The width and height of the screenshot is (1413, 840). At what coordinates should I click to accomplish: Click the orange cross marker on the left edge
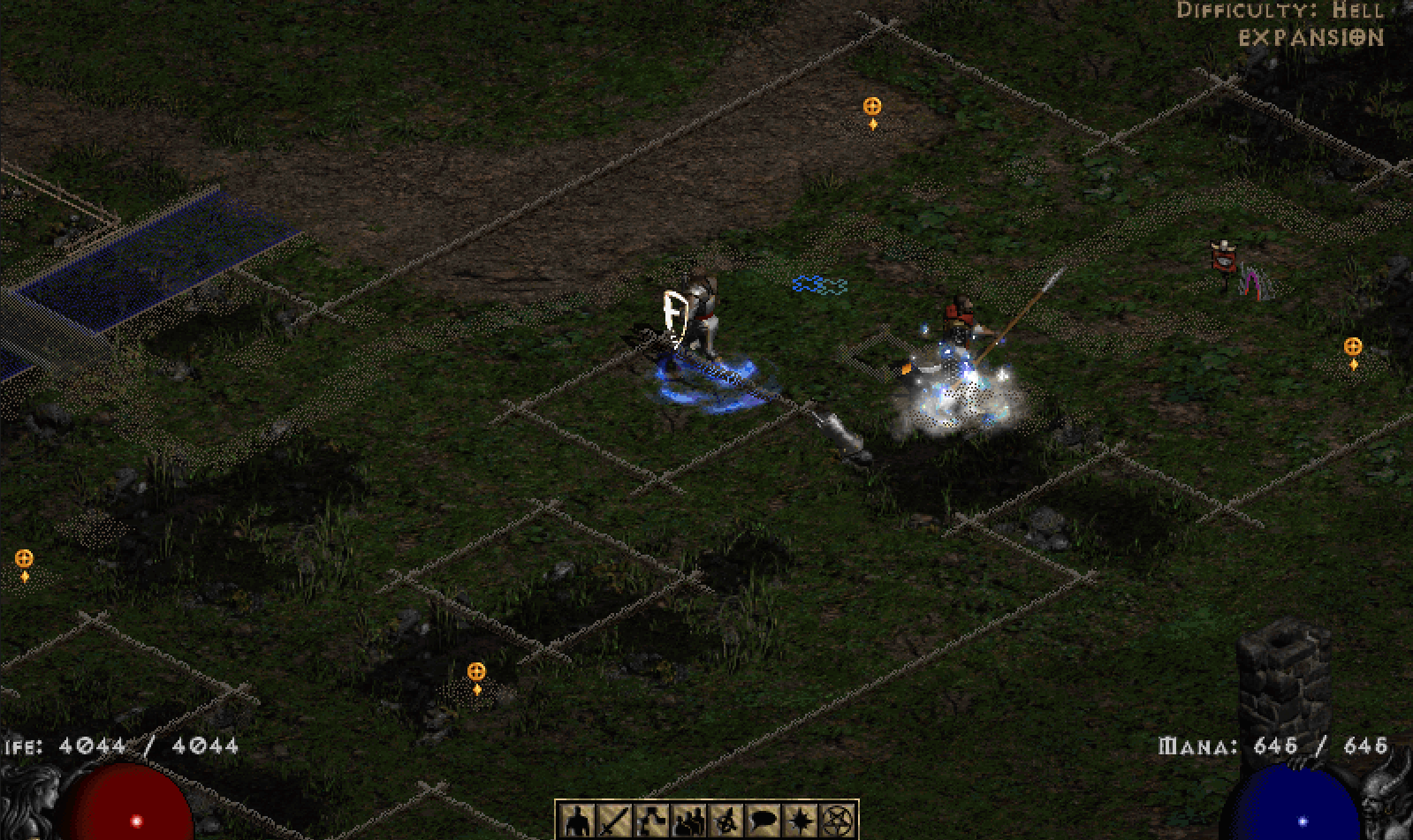tap(24, 558)
